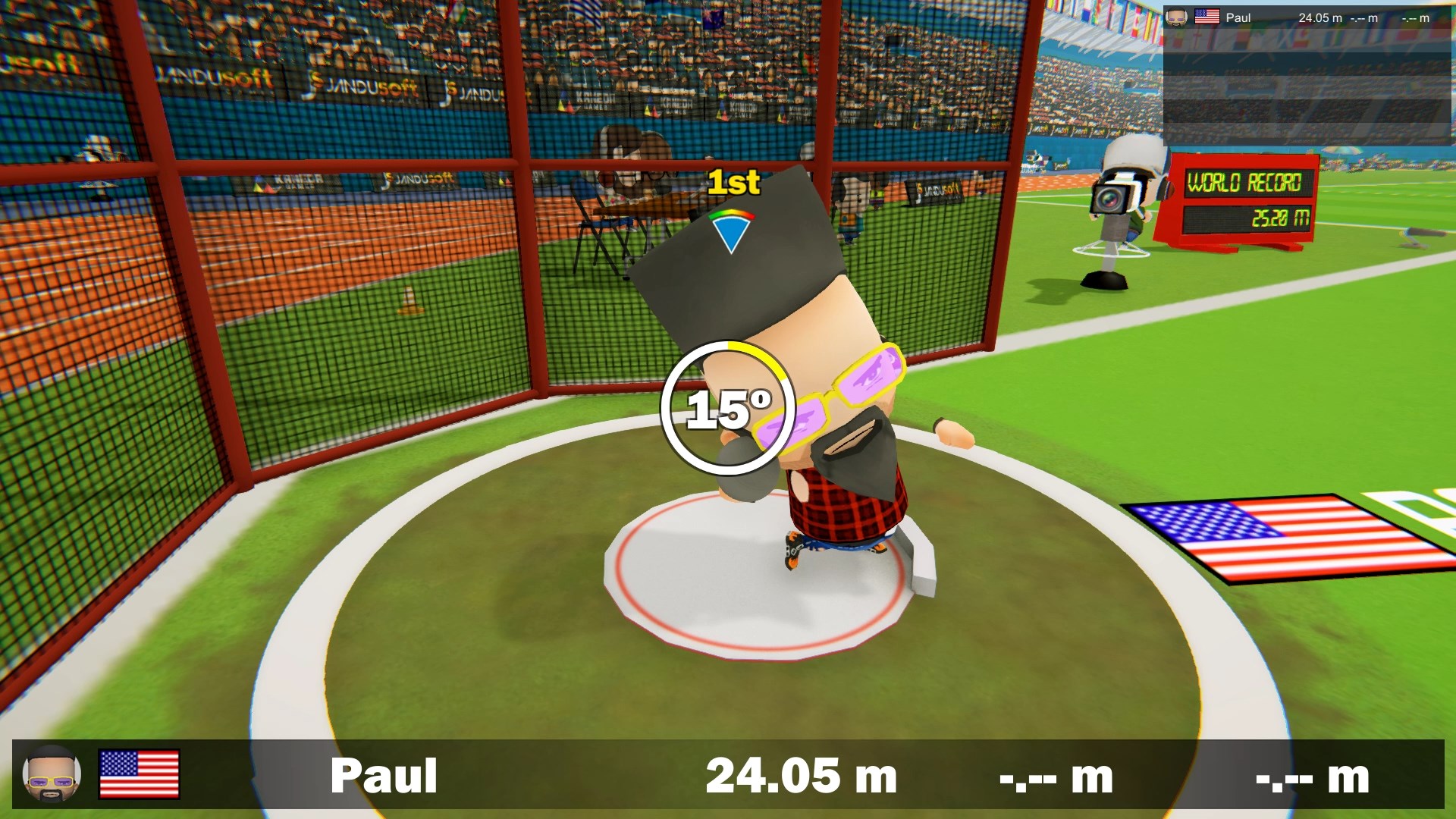The height and width of the screenshot is (819, 1456).
Task: Click the circular 15° throw angle gauge
Action: (728, 408)
